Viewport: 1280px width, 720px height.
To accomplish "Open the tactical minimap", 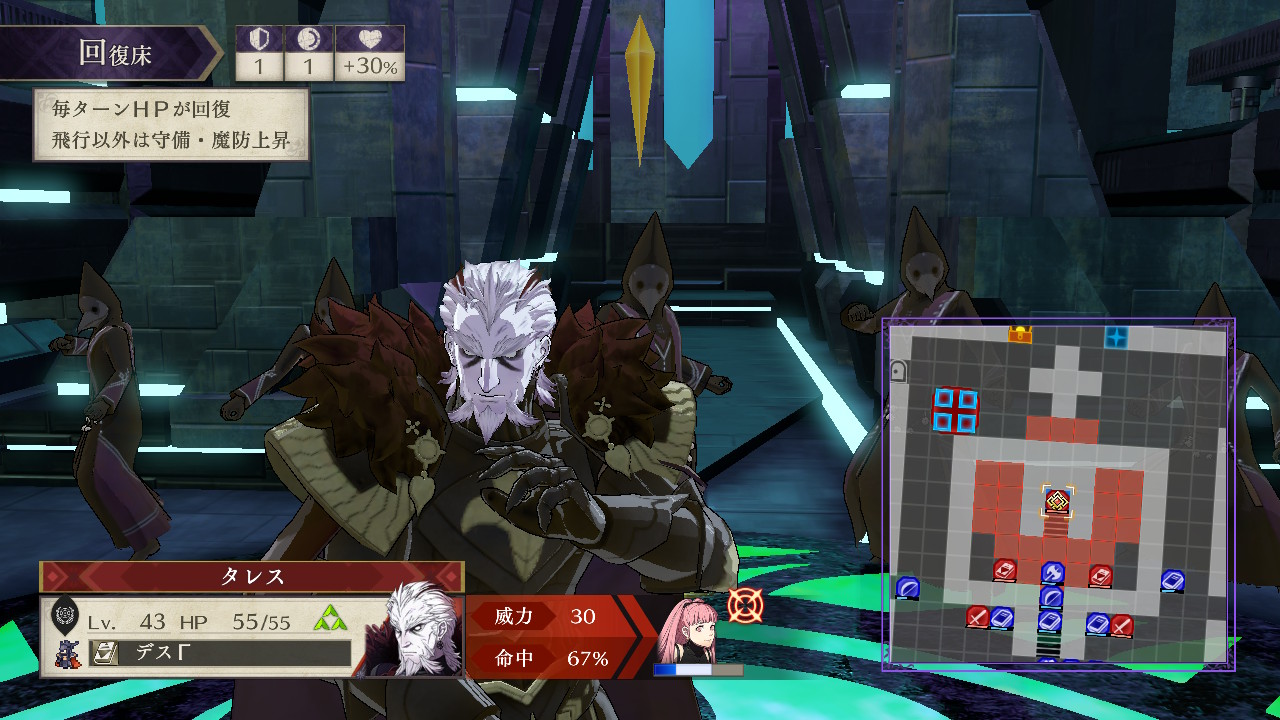I will pos(1058,494).
